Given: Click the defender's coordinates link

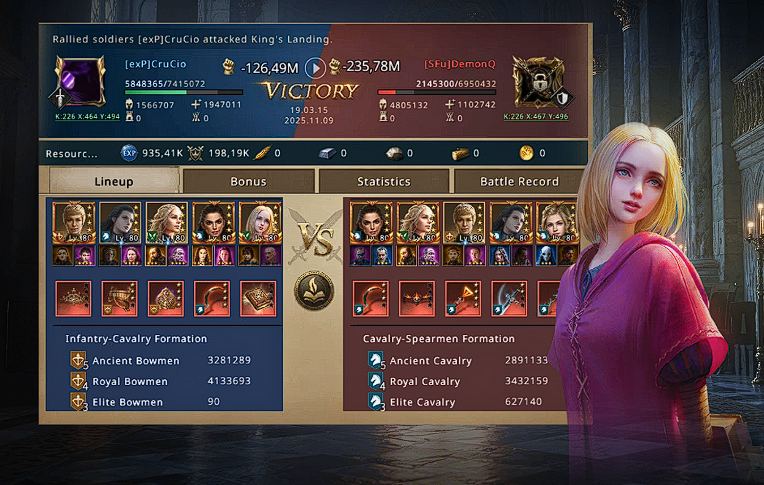Looking at the screenshot, I should pos(536,116).
